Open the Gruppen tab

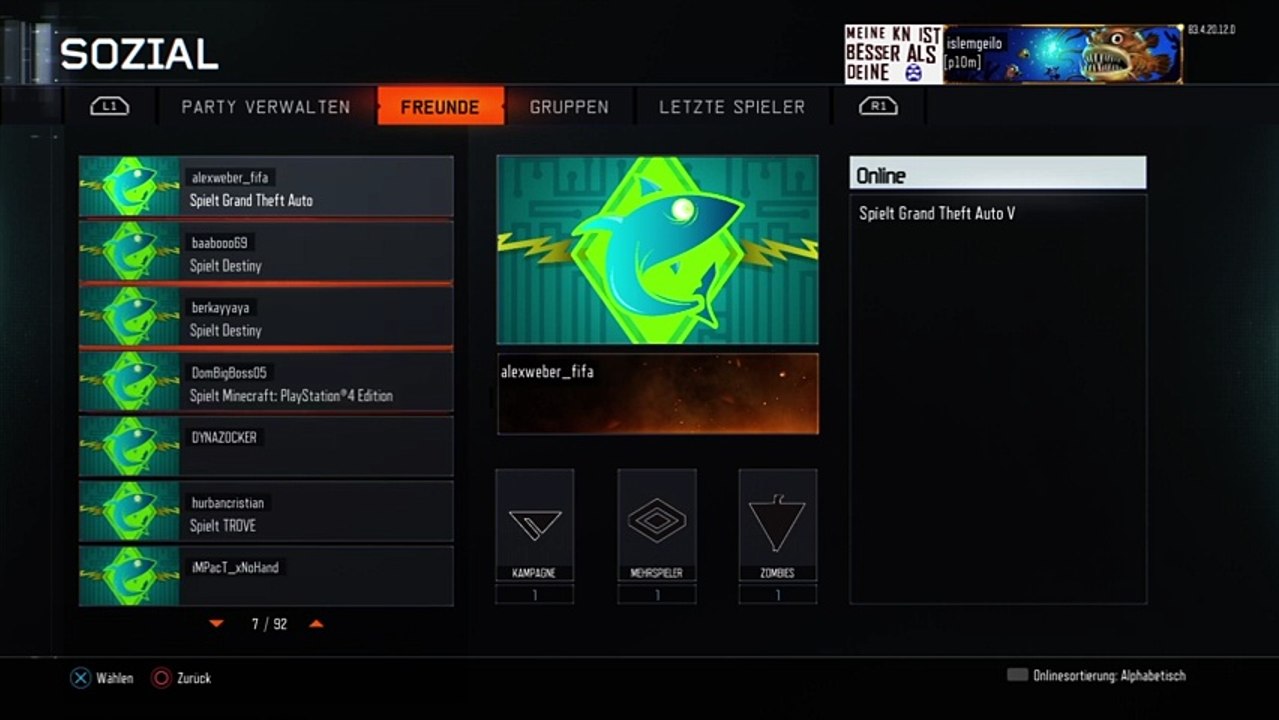pyautogui.click(x=569, y=107)
